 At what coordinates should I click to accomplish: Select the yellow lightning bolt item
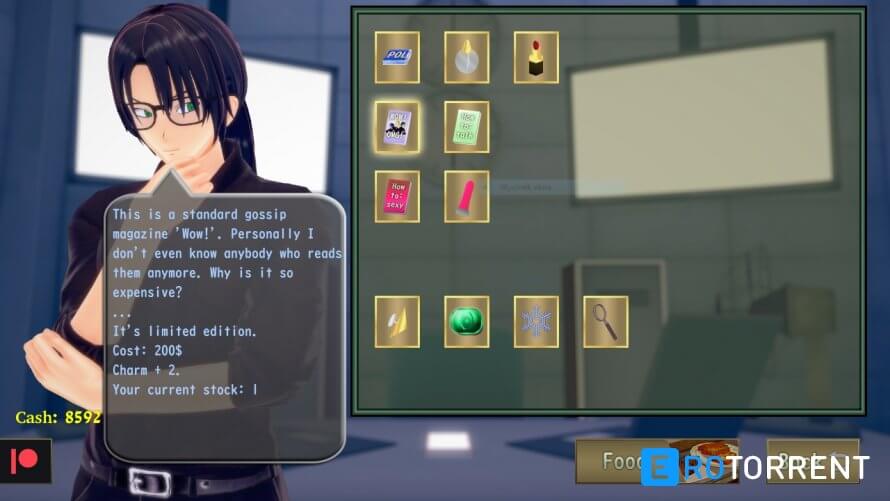pyautogui.click(x=397, y=321)
